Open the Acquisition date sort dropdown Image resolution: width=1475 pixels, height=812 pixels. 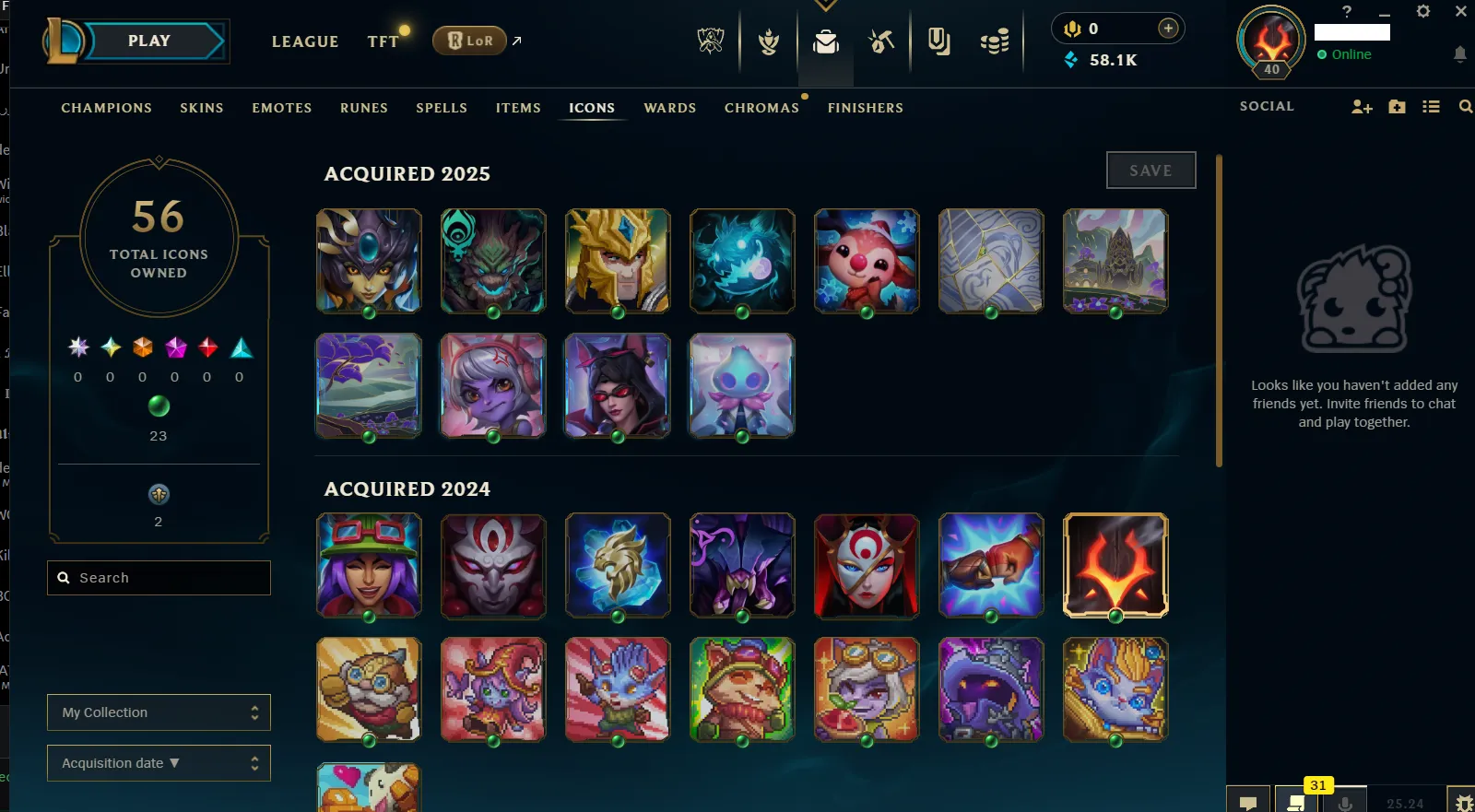click(159, 762)
